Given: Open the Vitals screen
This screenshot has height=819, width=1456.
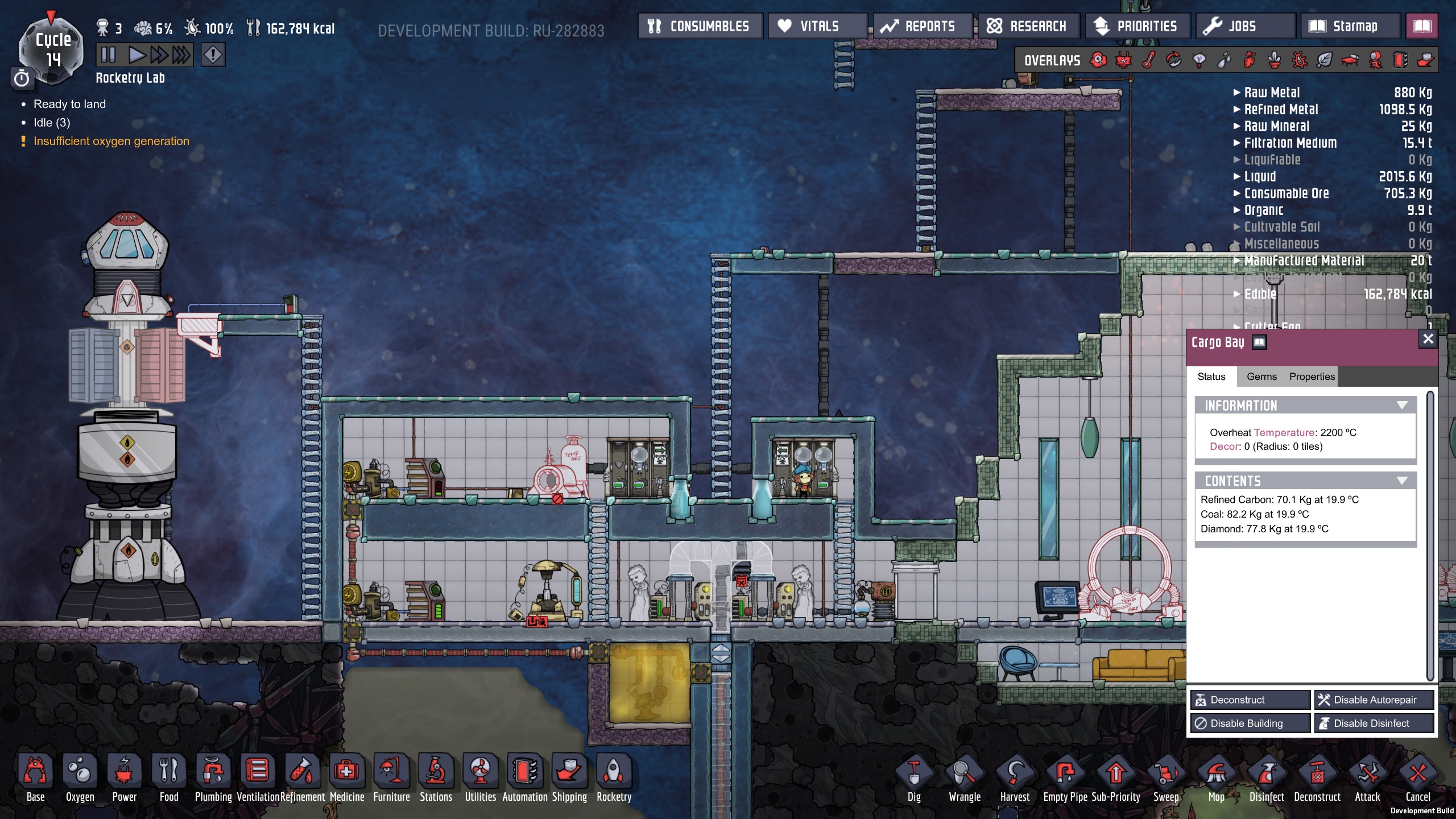Looking at the screenshot, I should (817, 26).
